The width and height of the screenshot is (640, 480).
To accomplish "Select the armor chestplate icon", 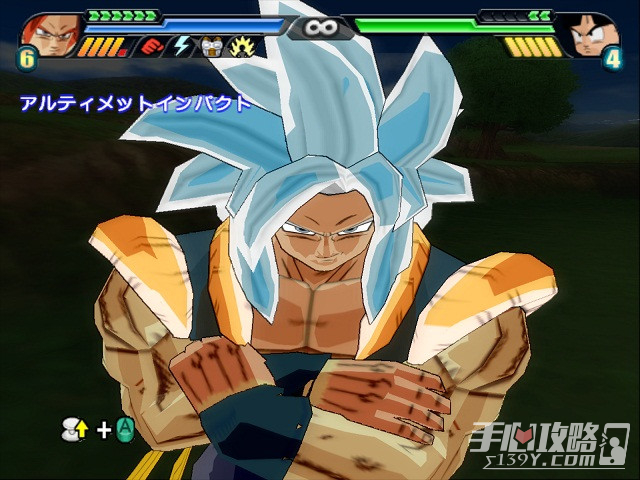I will (210, 46).
